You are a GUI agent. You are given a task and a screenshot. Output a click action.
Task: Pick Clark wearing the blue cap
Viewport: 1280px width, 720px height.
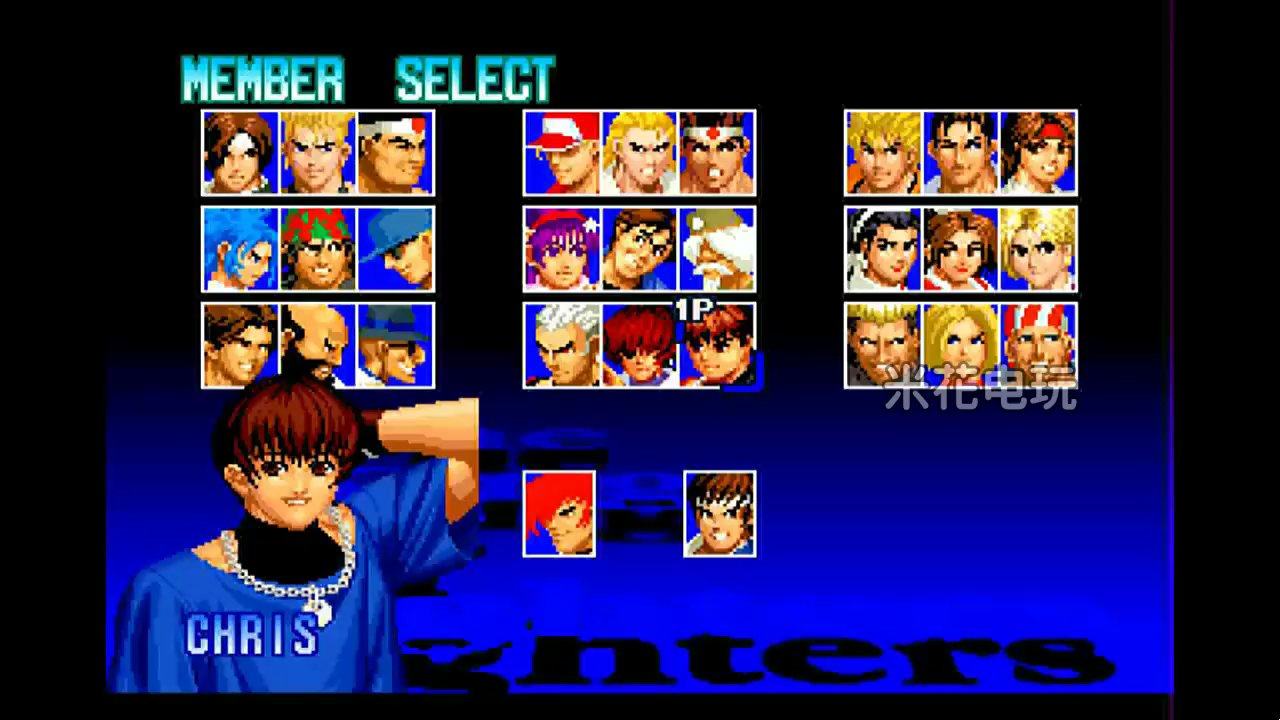[395, 248]
